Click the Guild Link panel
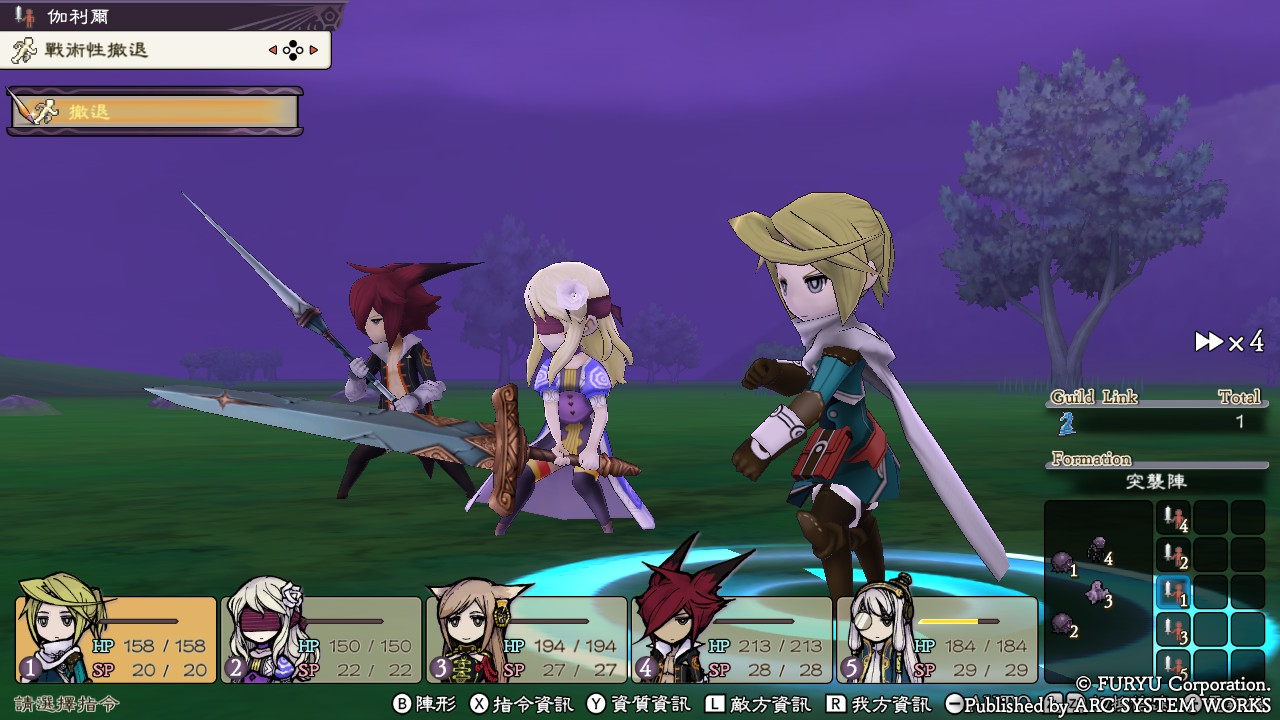This screenshot has height=720, width=1280. click(x=1155, y=410)
